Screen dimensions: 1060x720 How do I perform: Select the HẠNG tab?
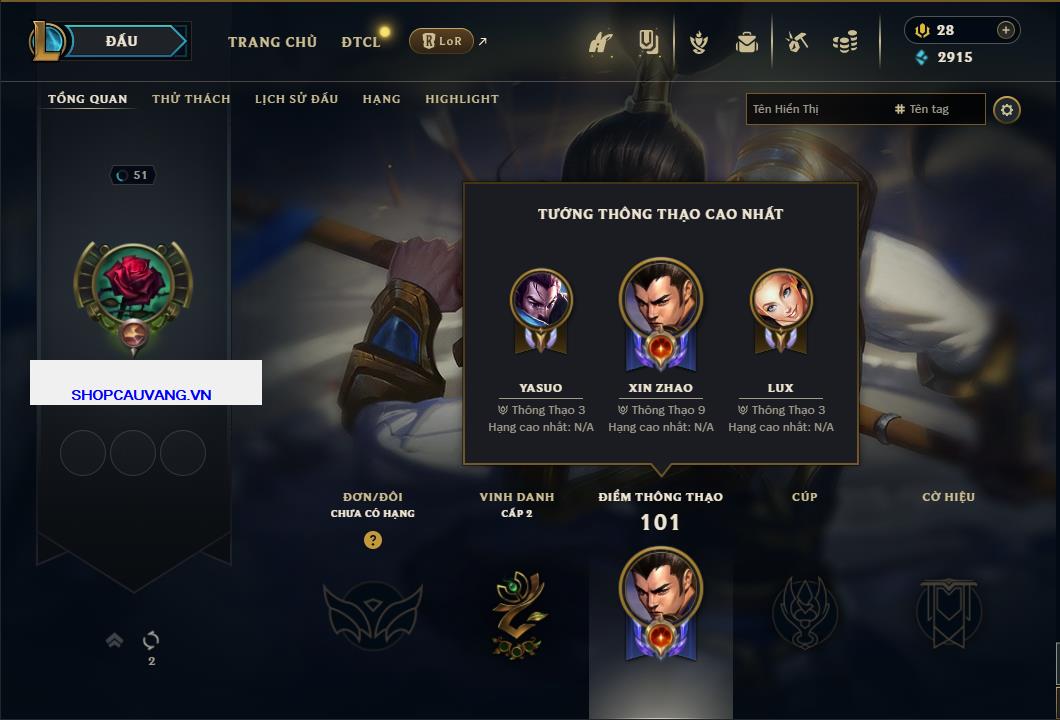tap(381, 99)
